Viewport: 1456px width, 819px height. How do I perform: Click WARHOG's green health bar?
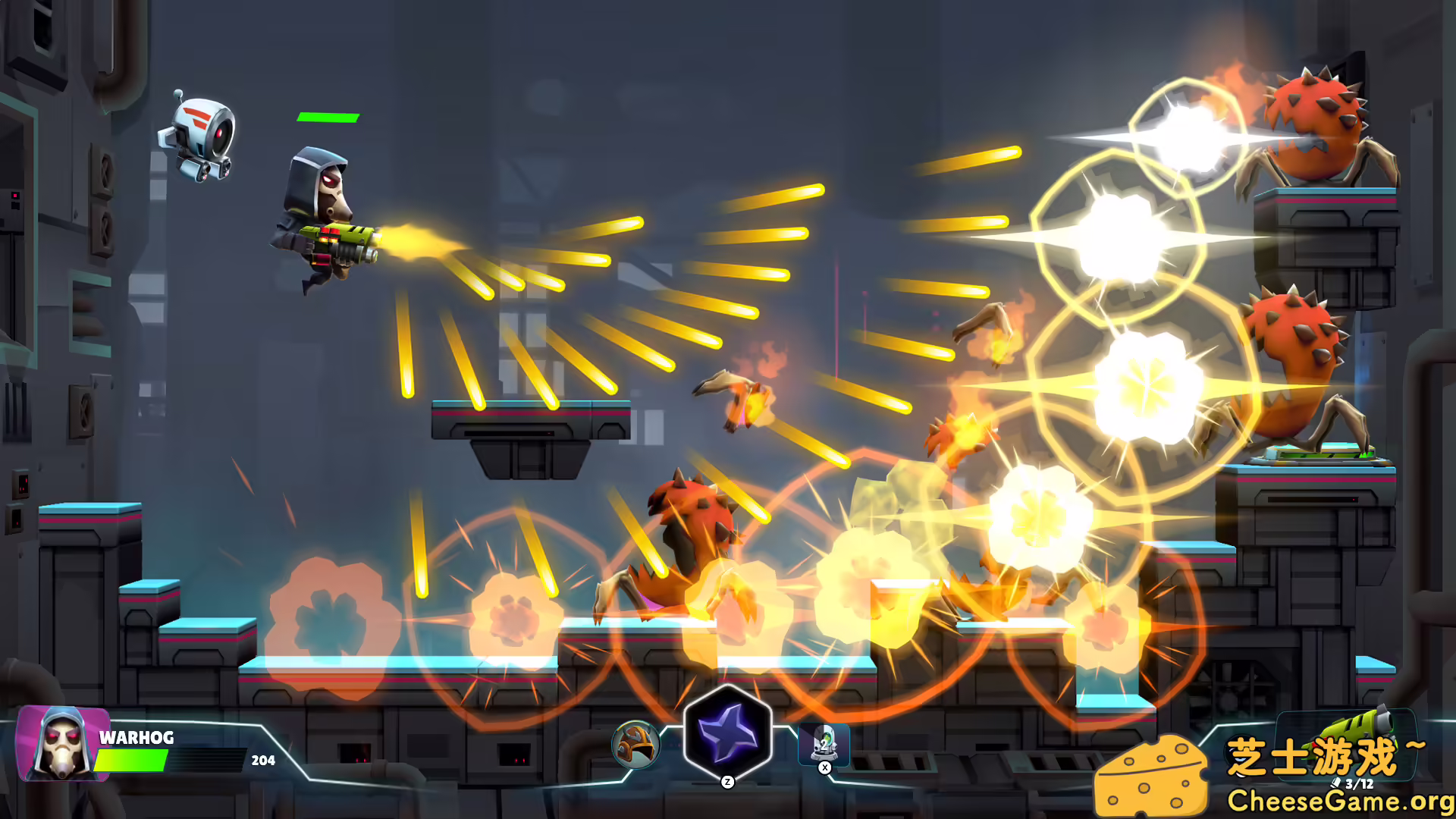pos(130,758)
